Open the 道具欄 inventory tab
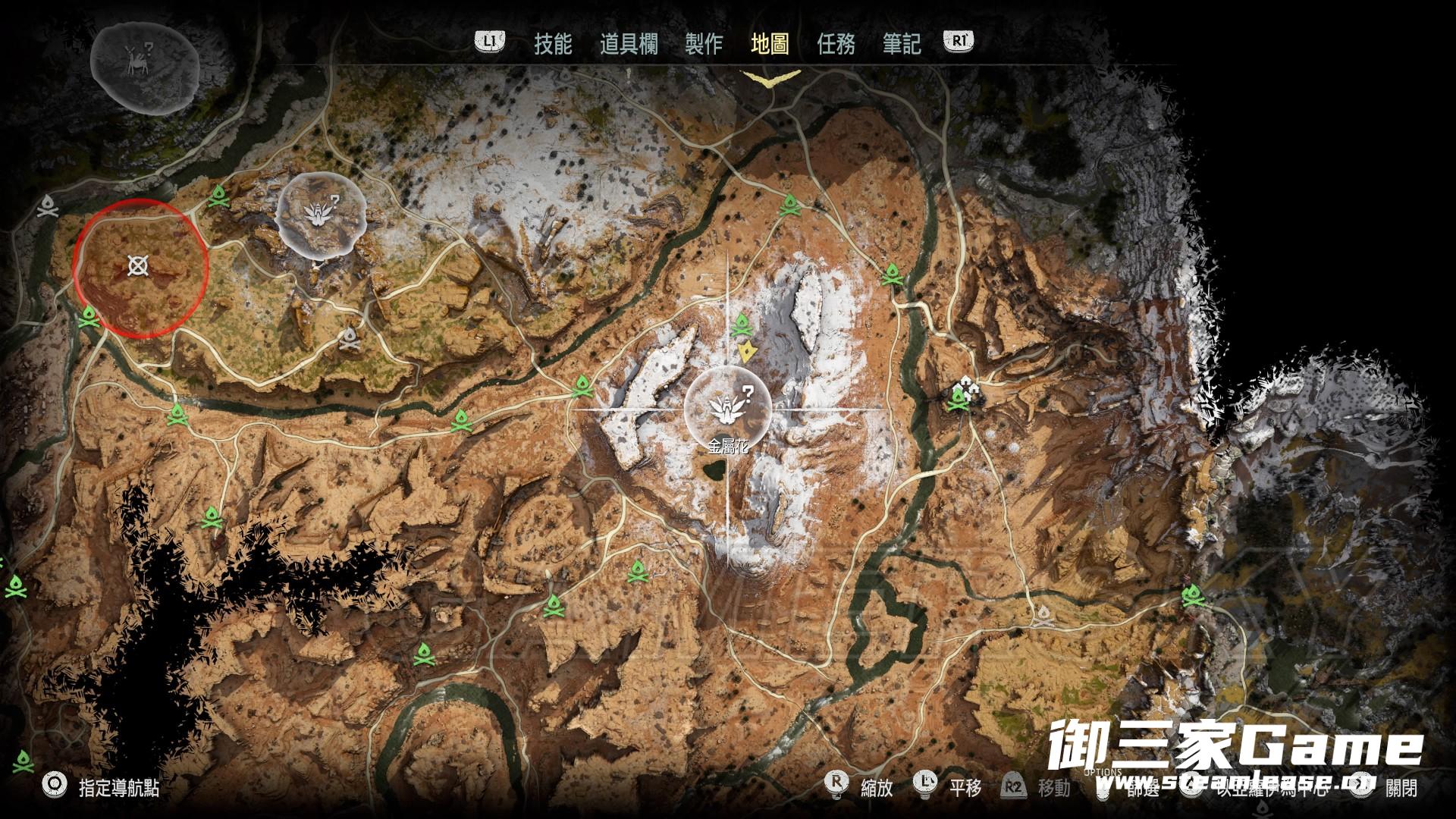The height and width of the screenshot is (819, 1456). point(629,44)
